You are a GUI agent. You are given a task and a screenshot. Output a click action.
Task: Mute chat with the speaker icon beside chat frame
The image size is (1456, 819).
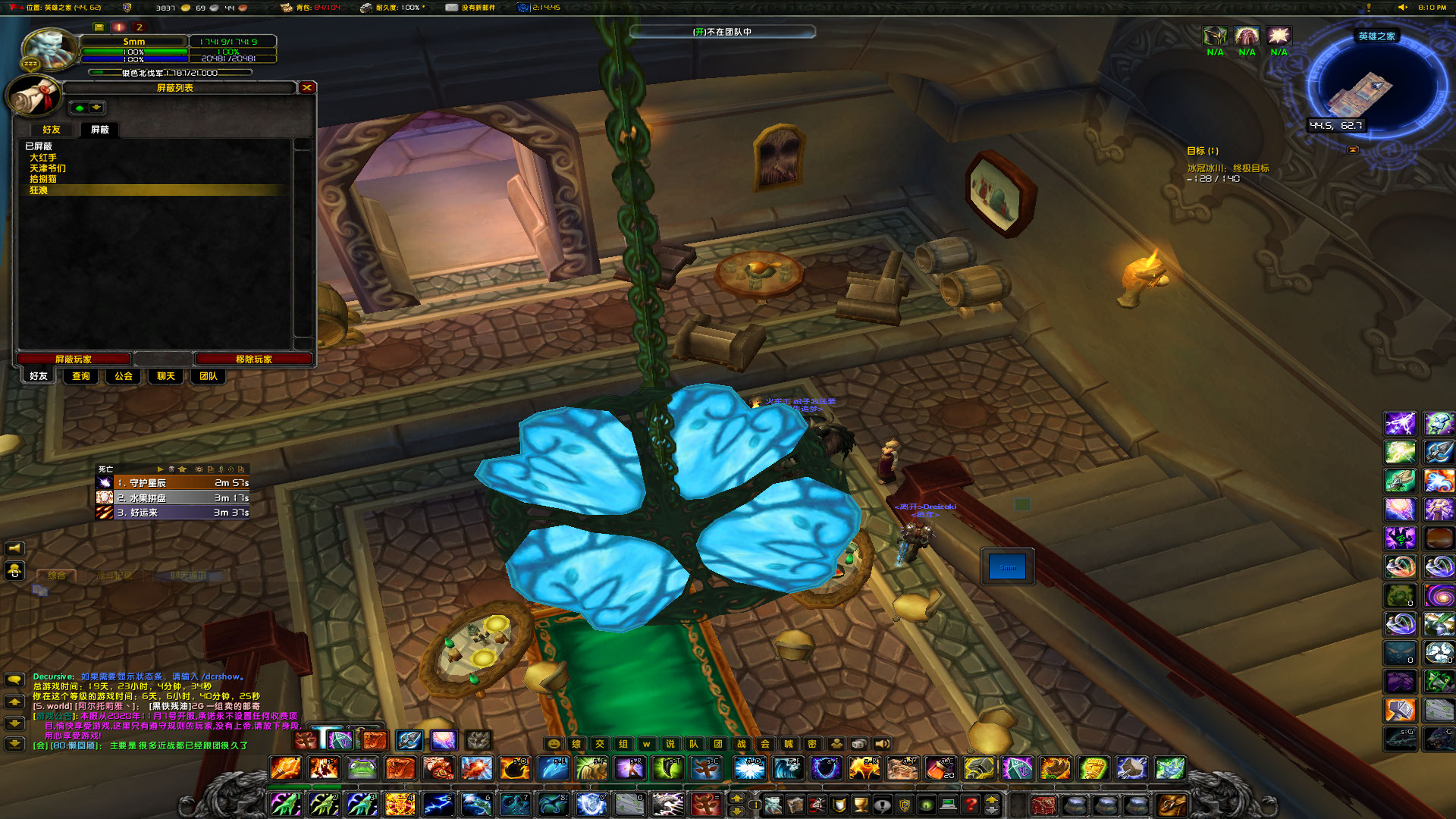(x=16, y=548)
